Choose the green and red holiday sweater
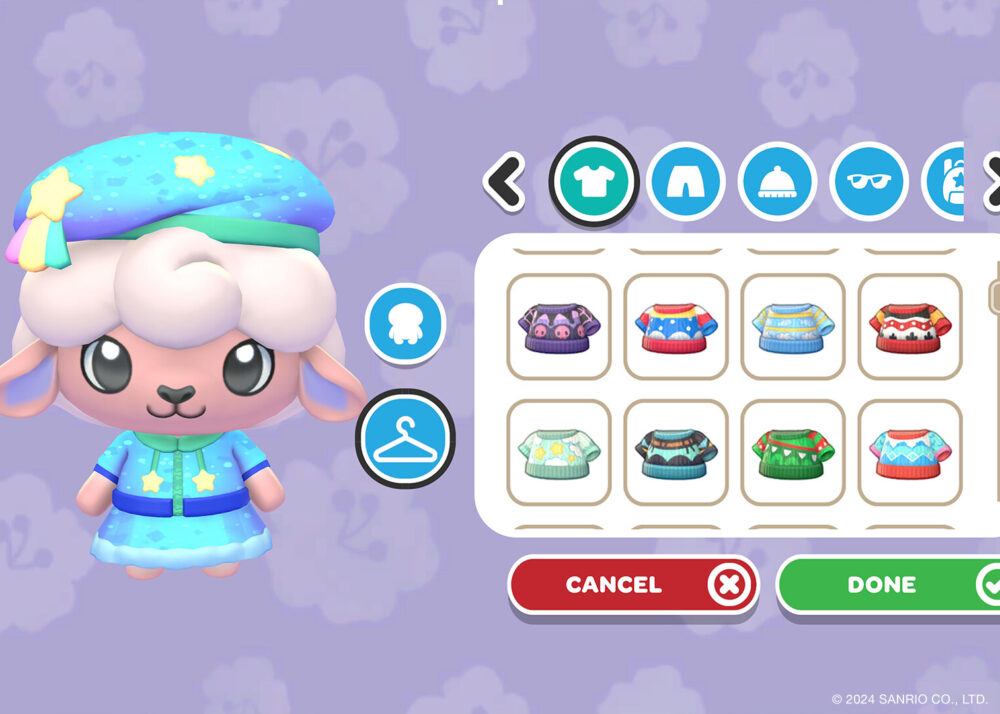Screen dimensions: 1000x714 pyautogui.click(x=793, y=452)
